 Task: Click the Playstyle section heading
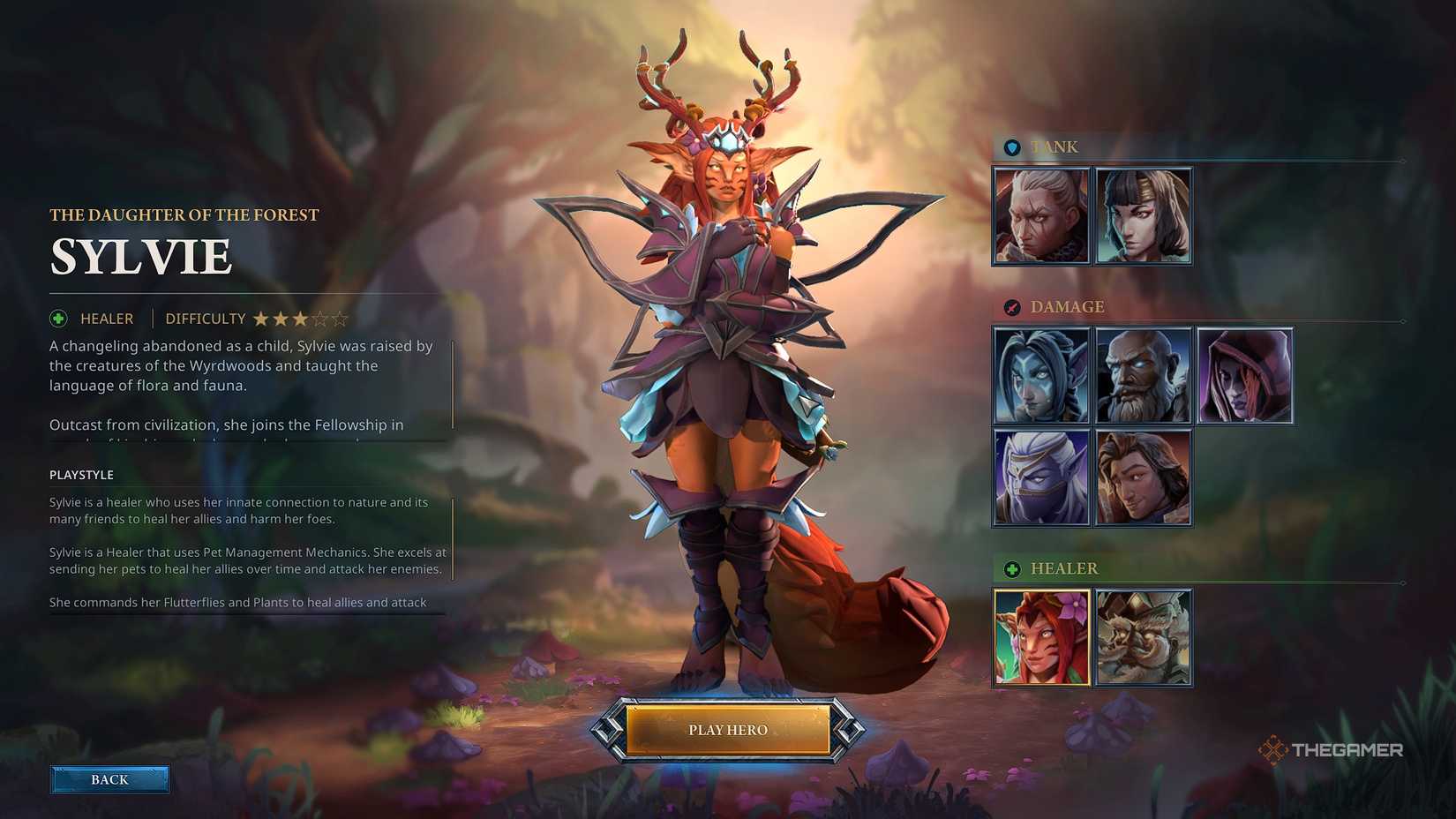pos(81,474)
